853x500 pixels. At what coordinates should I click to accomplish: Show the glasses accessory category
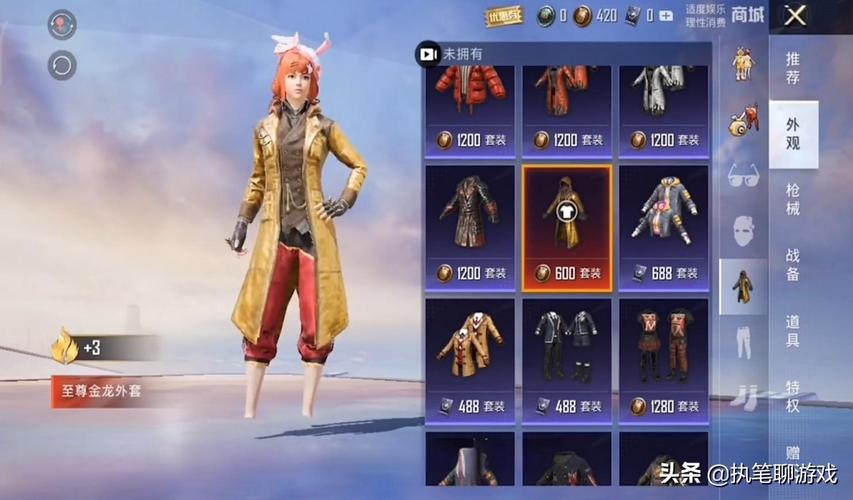pyautogui.click(x=743, y=173)
